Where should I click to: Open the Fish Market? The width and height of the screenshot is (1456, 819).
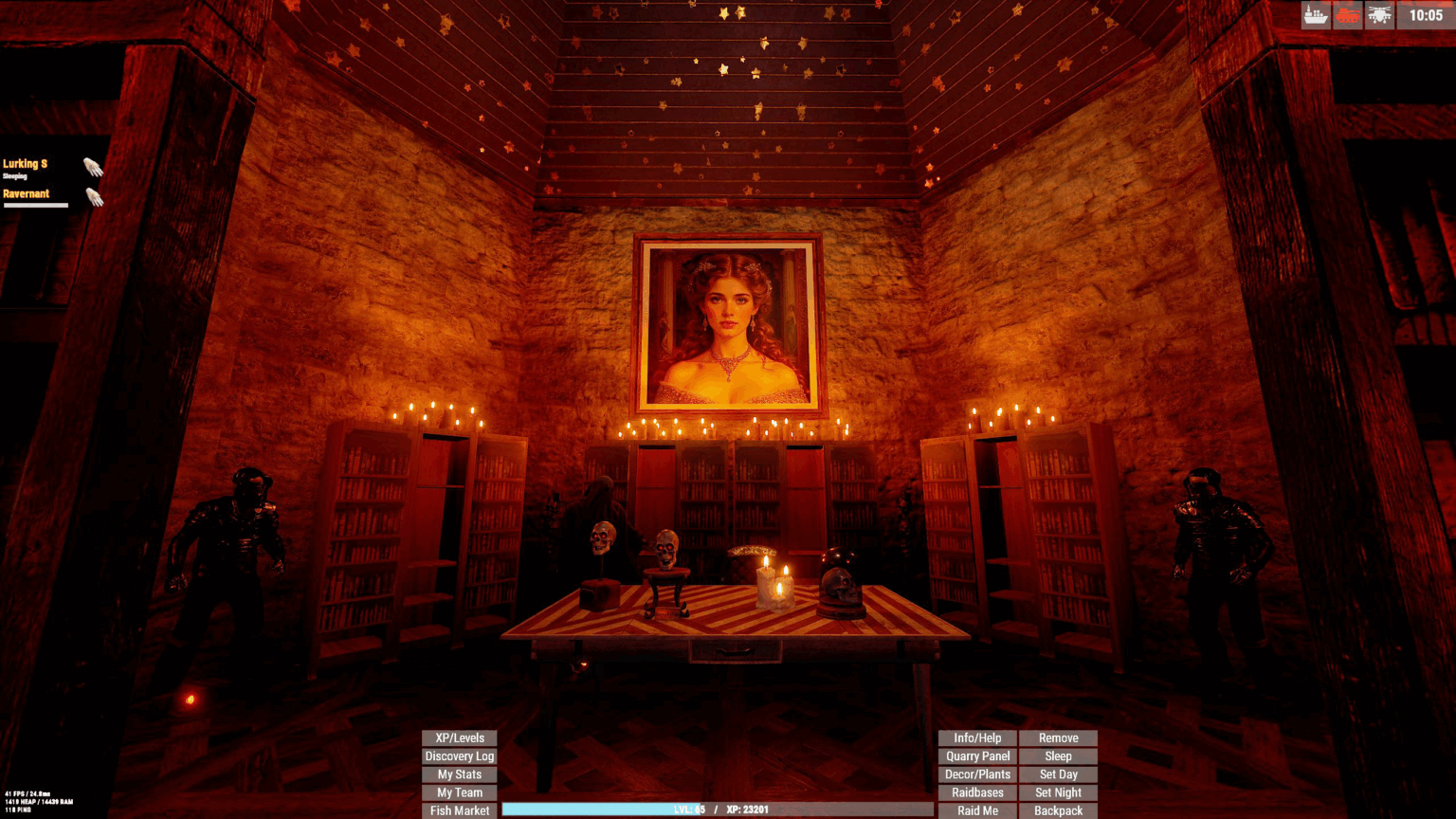coord(459,810)
